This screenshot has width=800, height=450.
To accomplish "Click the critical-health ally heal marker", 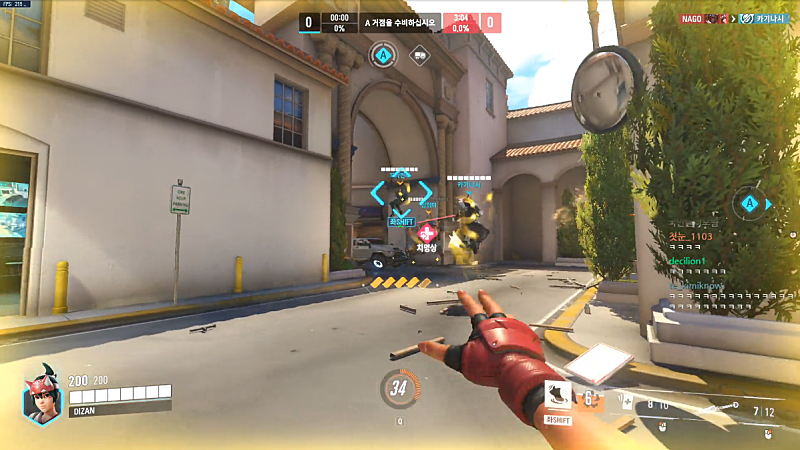I will click(428, 231).
